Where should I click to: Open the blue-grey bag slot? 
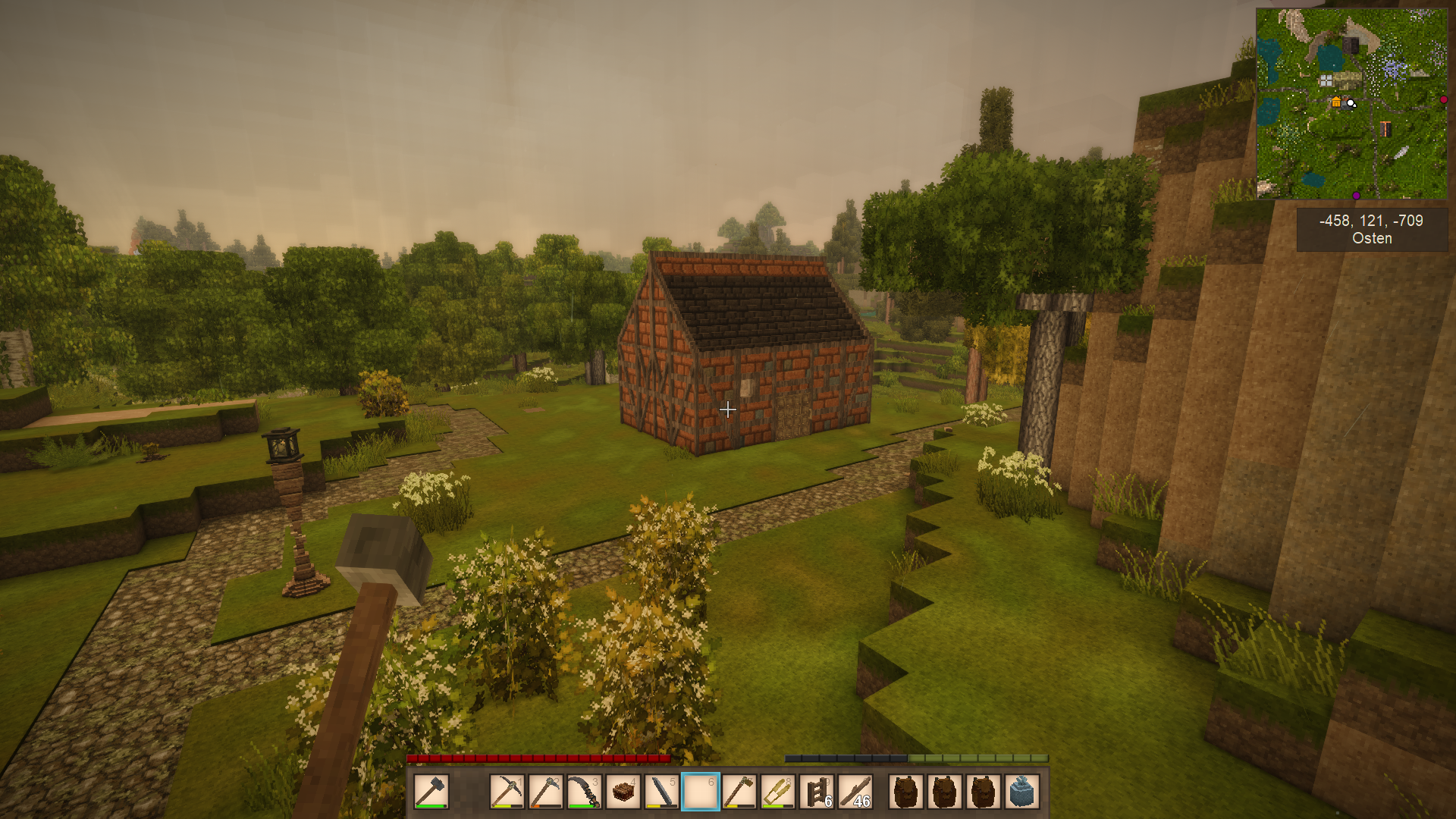1022,792
